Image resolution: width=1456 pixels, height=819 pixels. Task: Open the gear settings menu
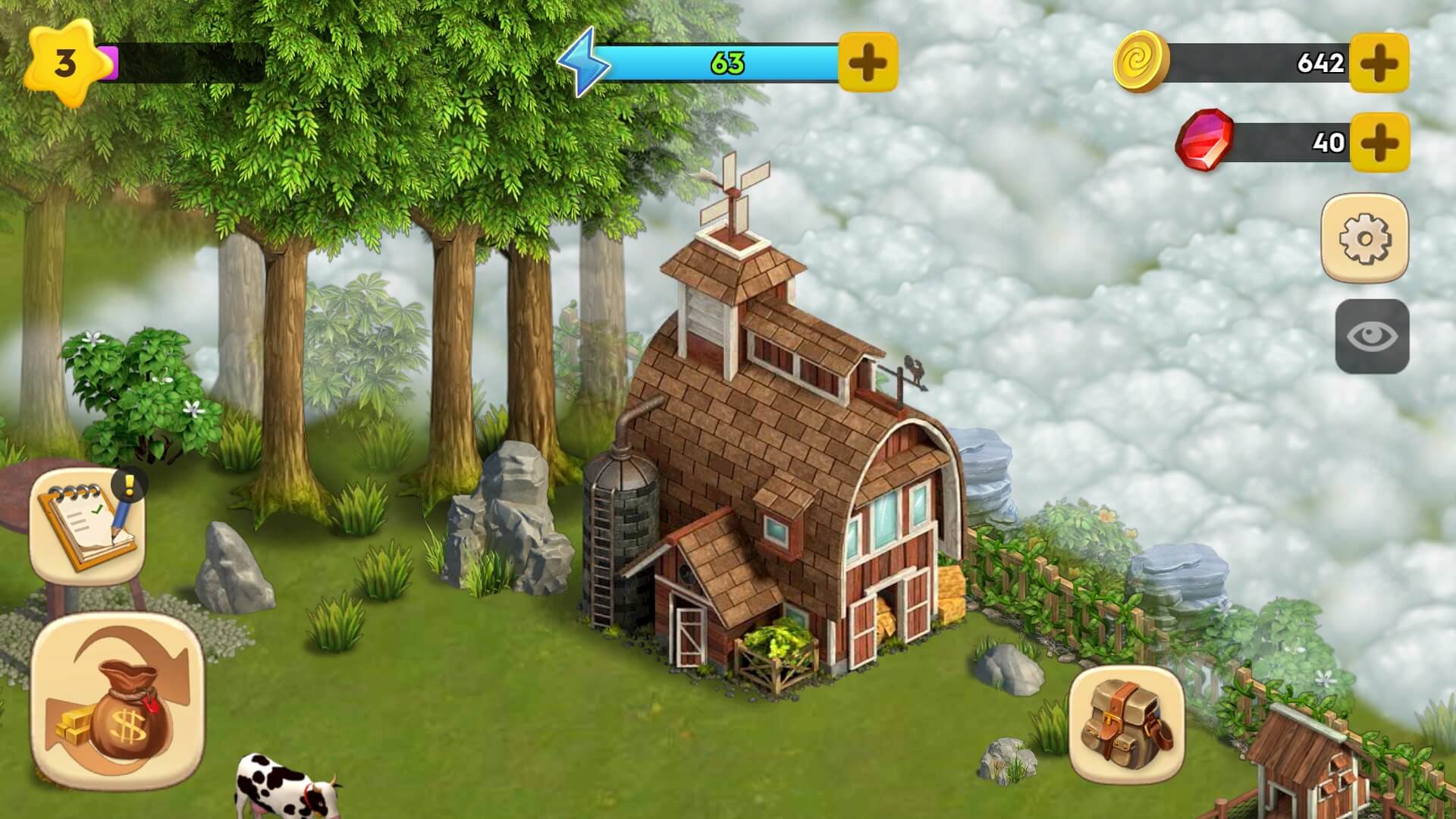pos(1364,238)
